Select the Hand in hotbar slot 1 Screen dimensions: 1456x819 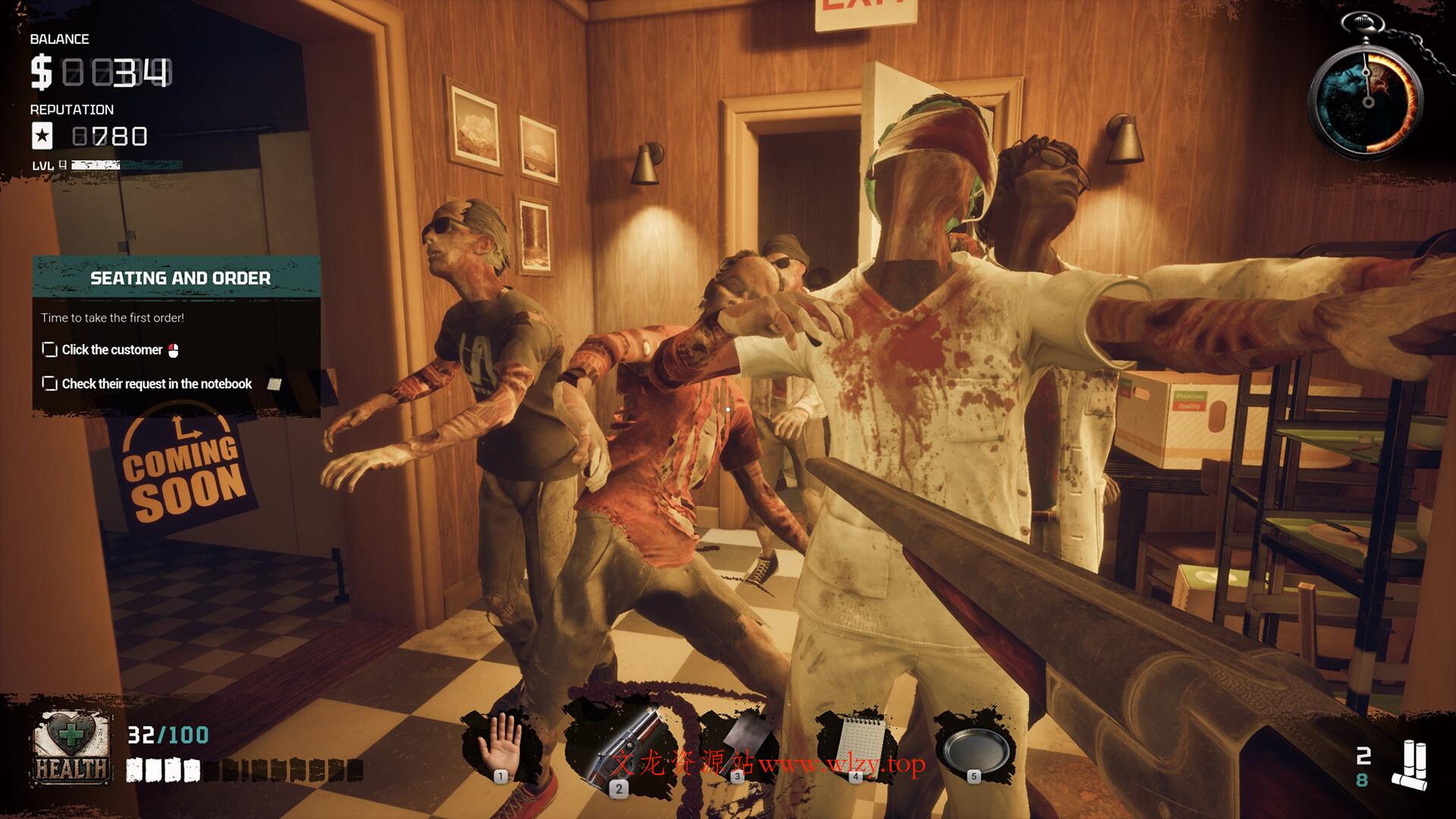point(500,738)
